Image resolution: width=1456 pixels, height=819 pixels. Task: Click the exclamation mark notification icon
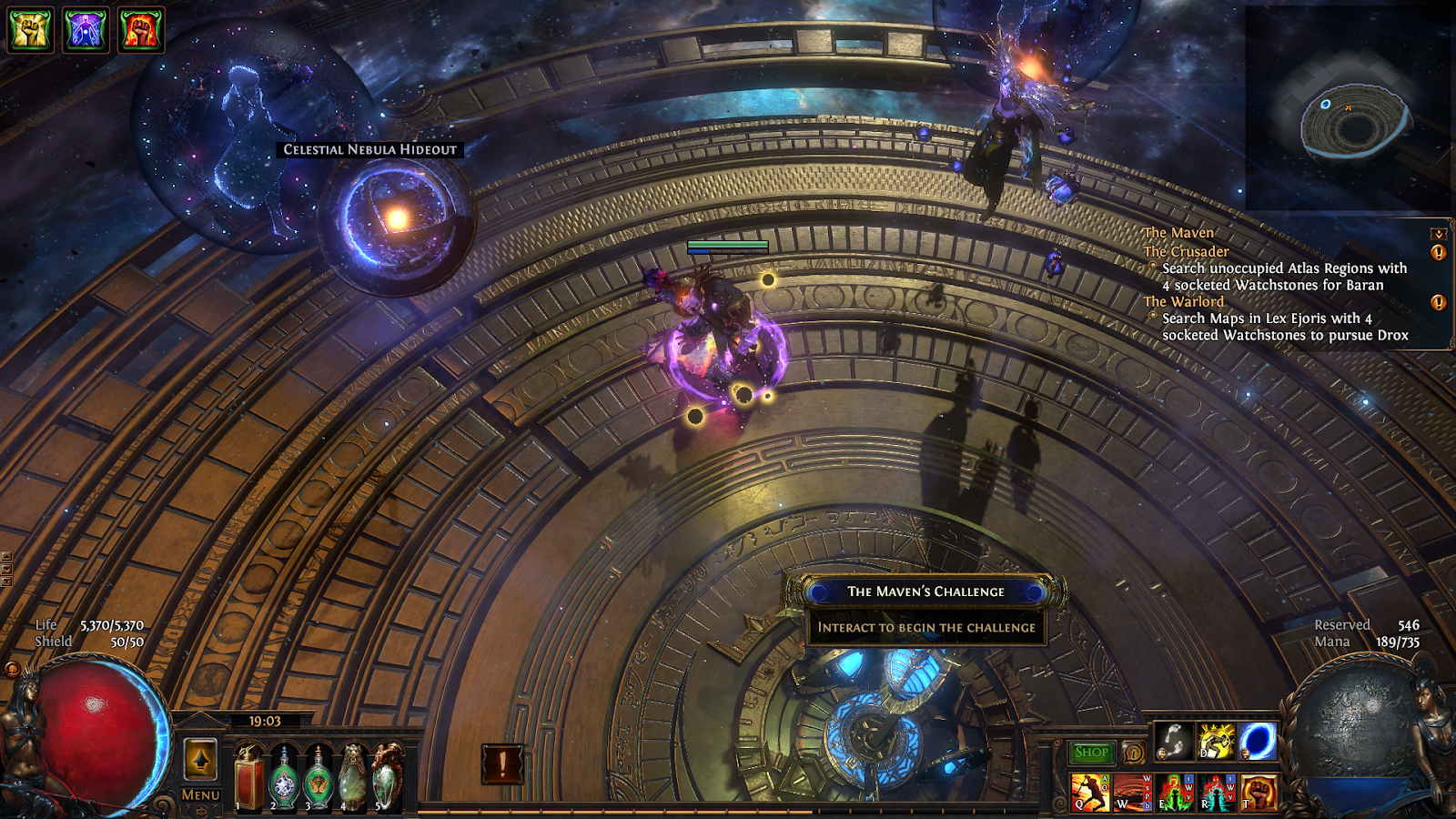point(501,763)
